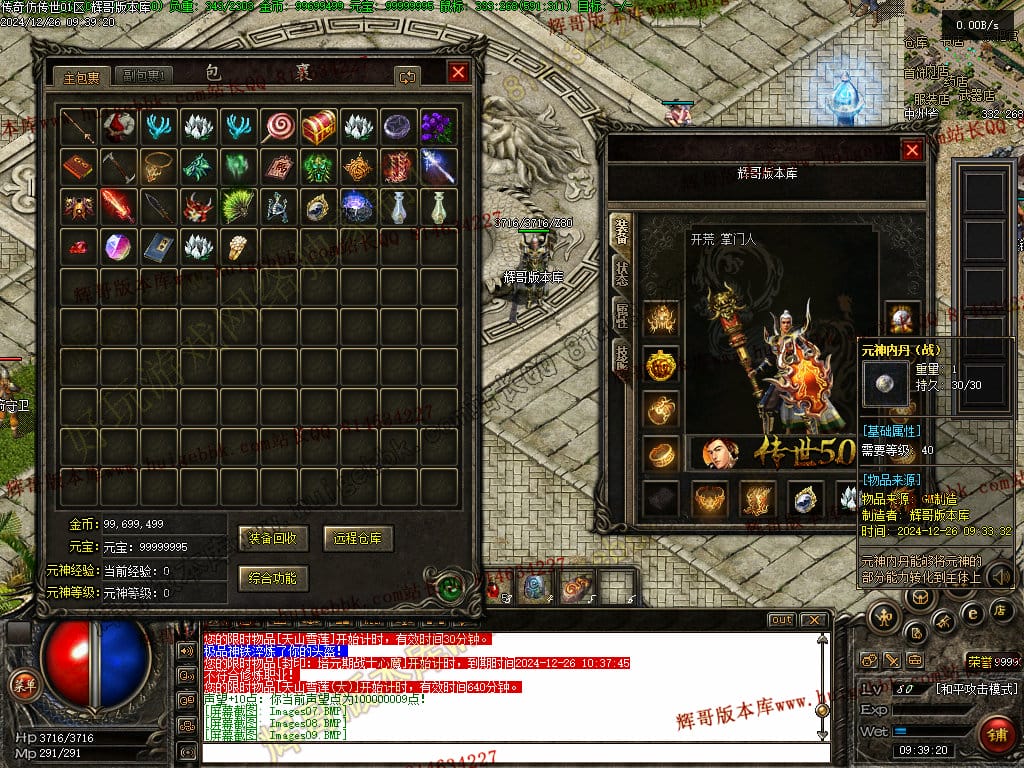Select the purple flower bouquet item
Screen dimensions: 1024x768
438,127
